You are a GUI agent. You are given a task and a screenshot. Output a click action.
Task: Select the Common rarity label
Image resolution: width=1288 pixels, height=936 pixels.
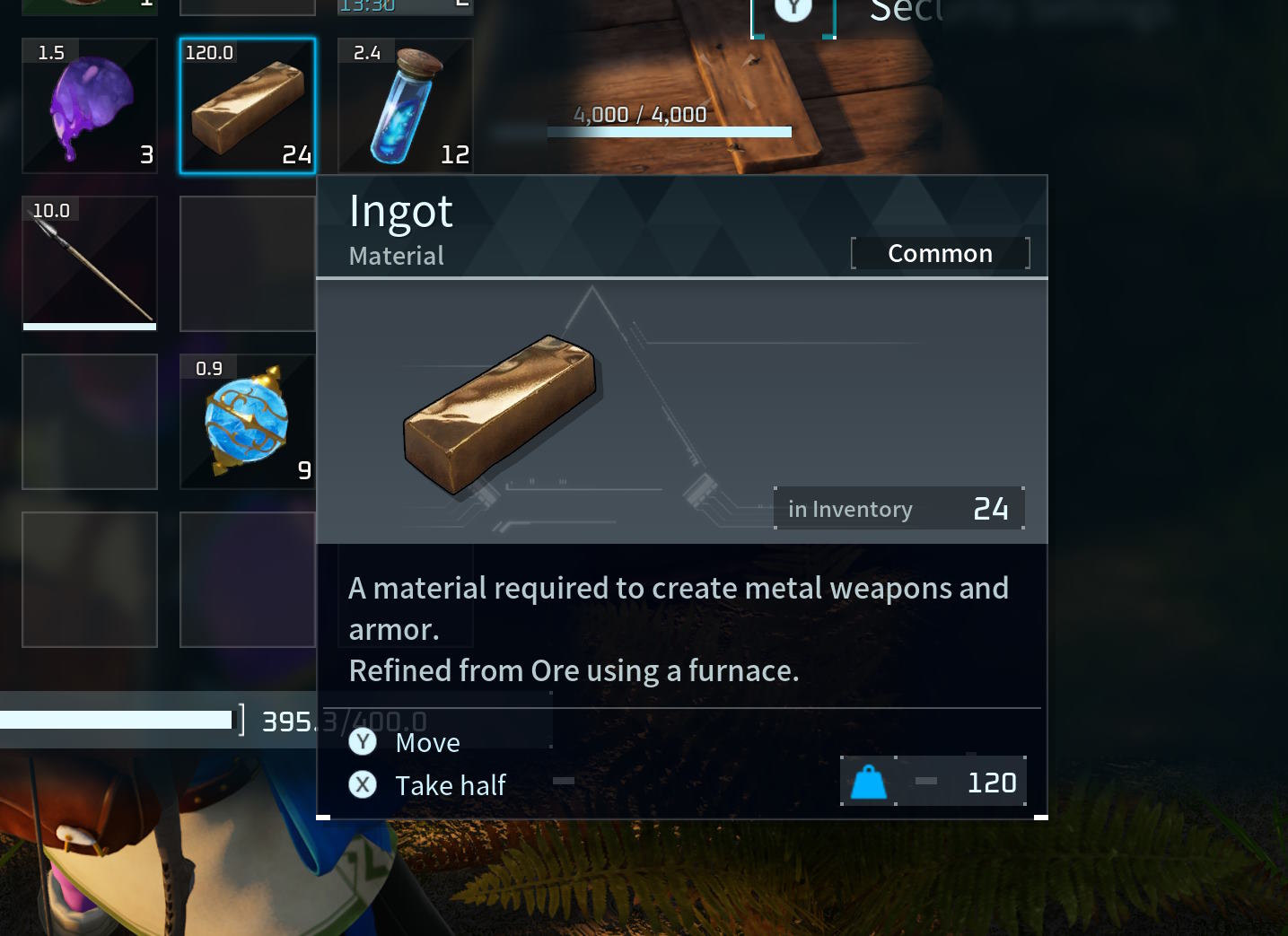(x=940, y=252)
